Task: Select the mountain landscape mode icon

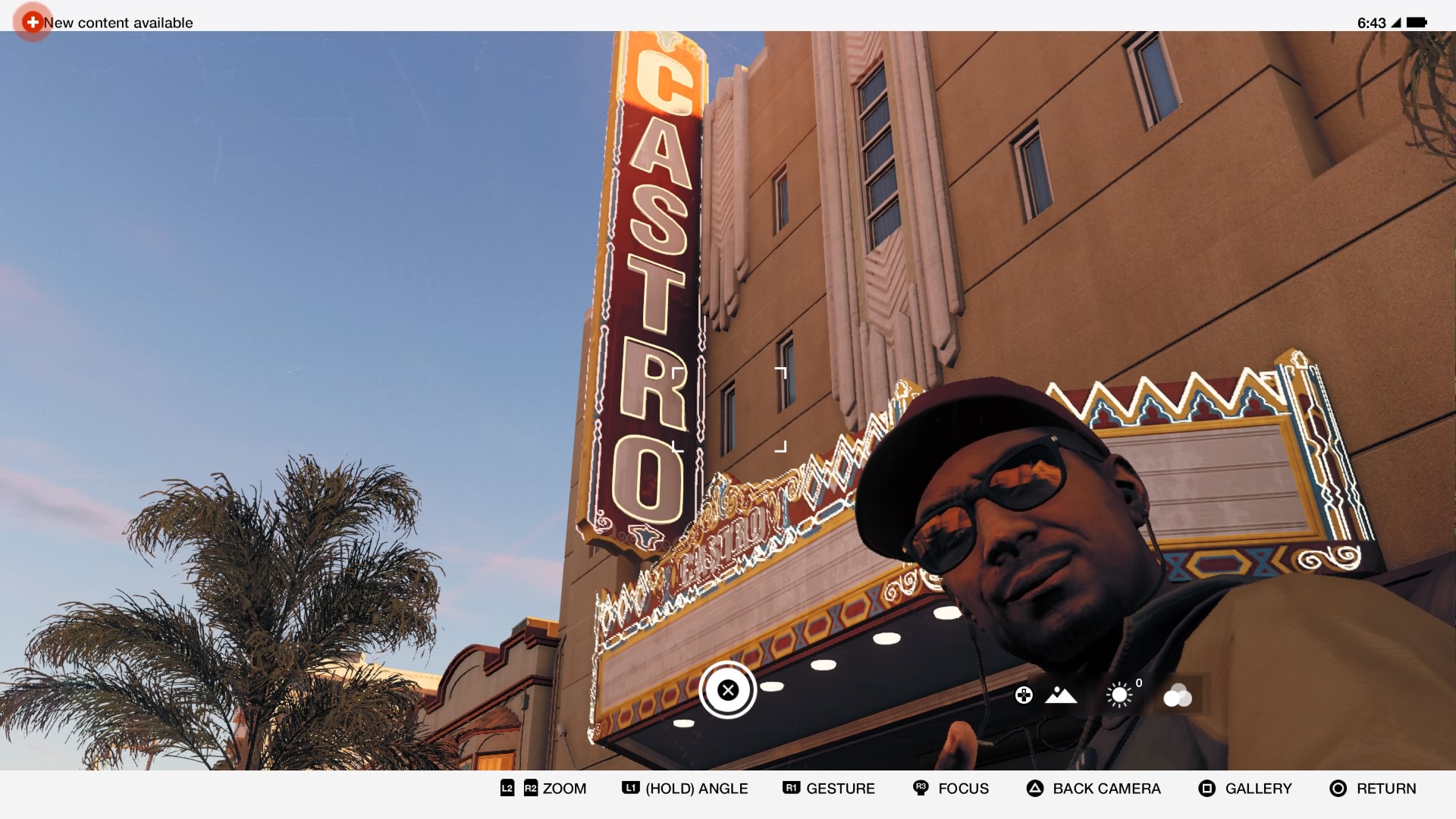Action: [1060, 695]
